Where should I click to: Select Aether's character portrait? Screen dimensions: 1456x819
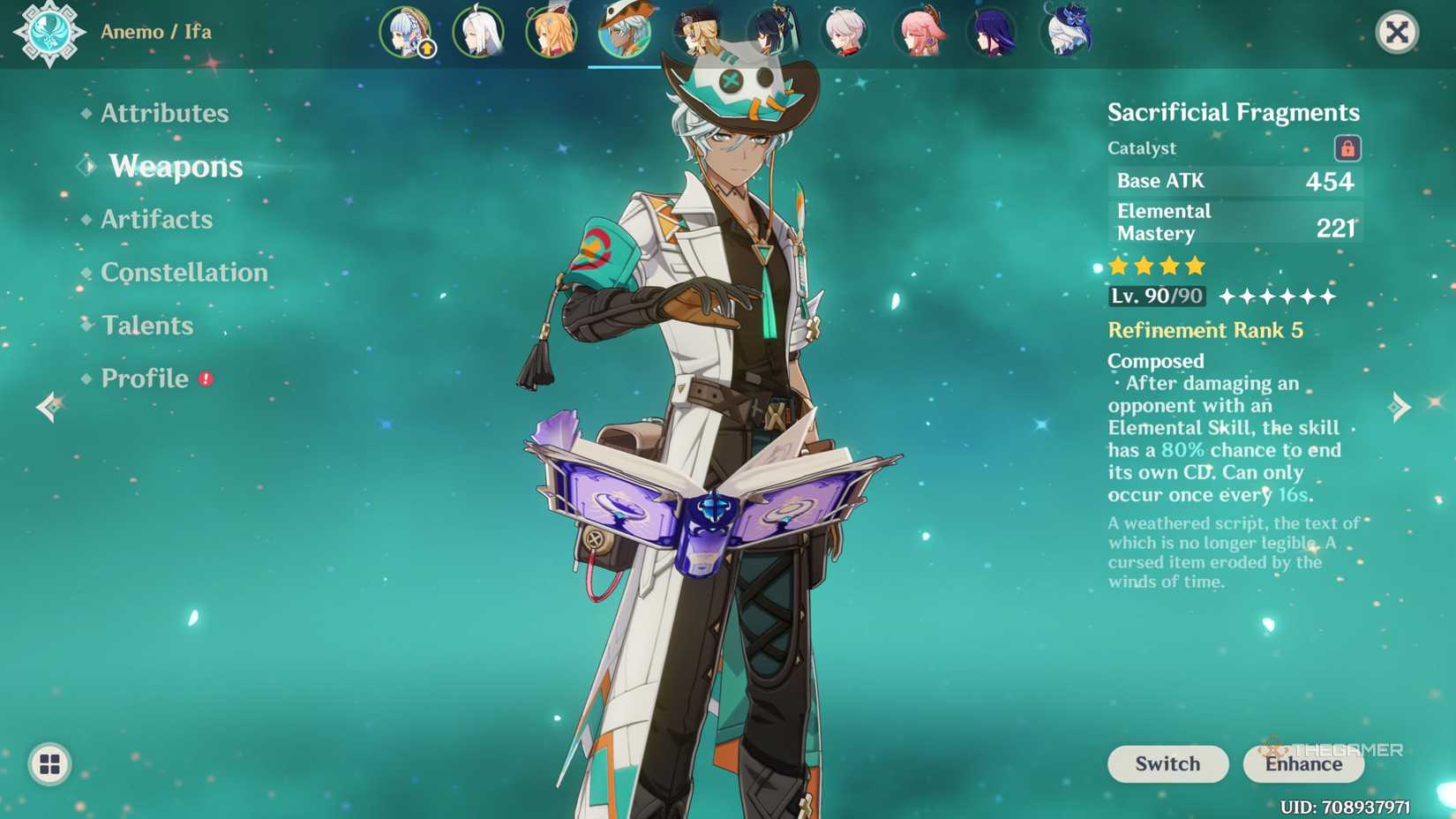[x=698, y=34]
